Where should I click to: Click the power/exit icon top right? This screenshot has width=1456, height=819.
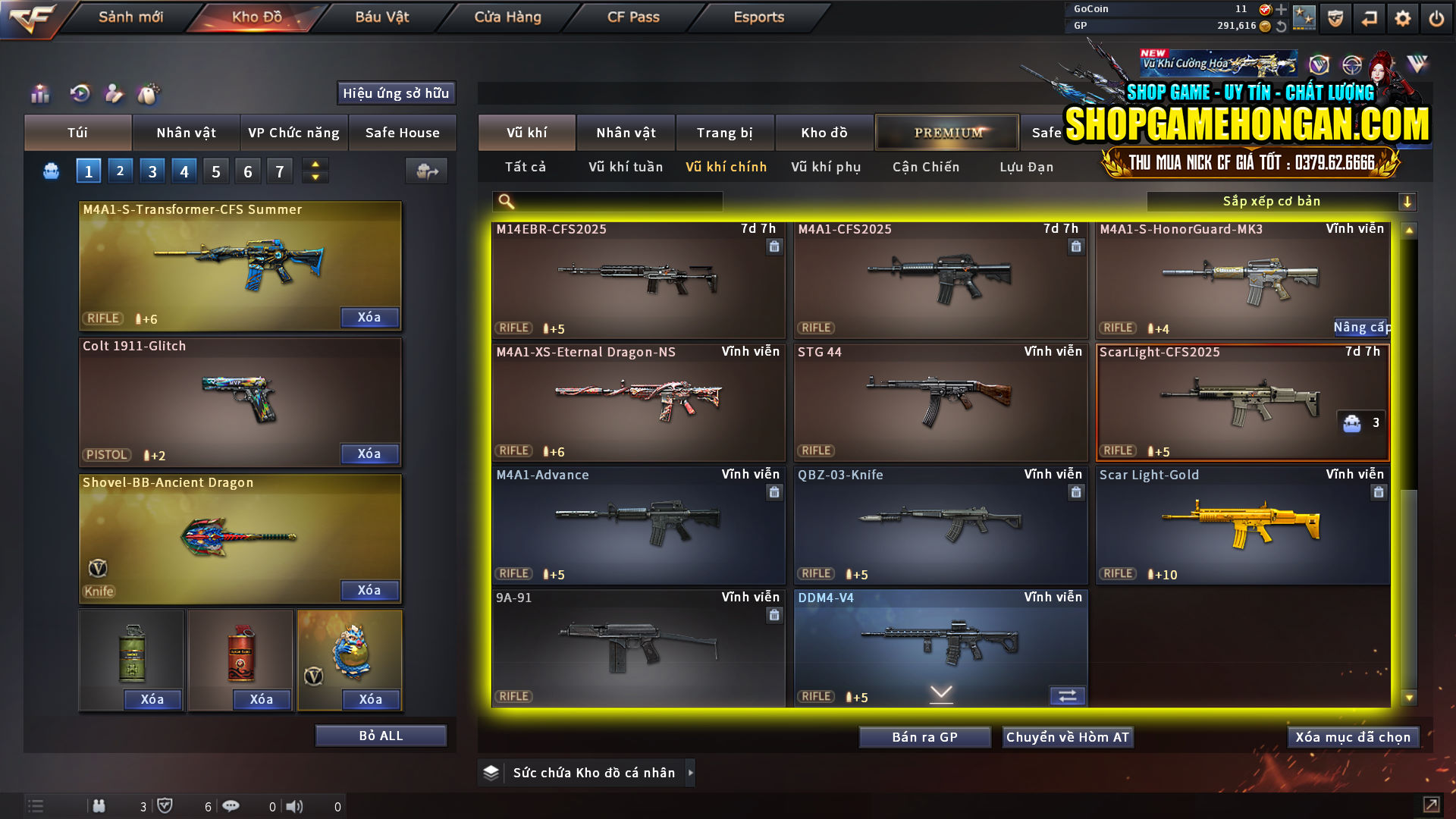tap(1436, 17)
